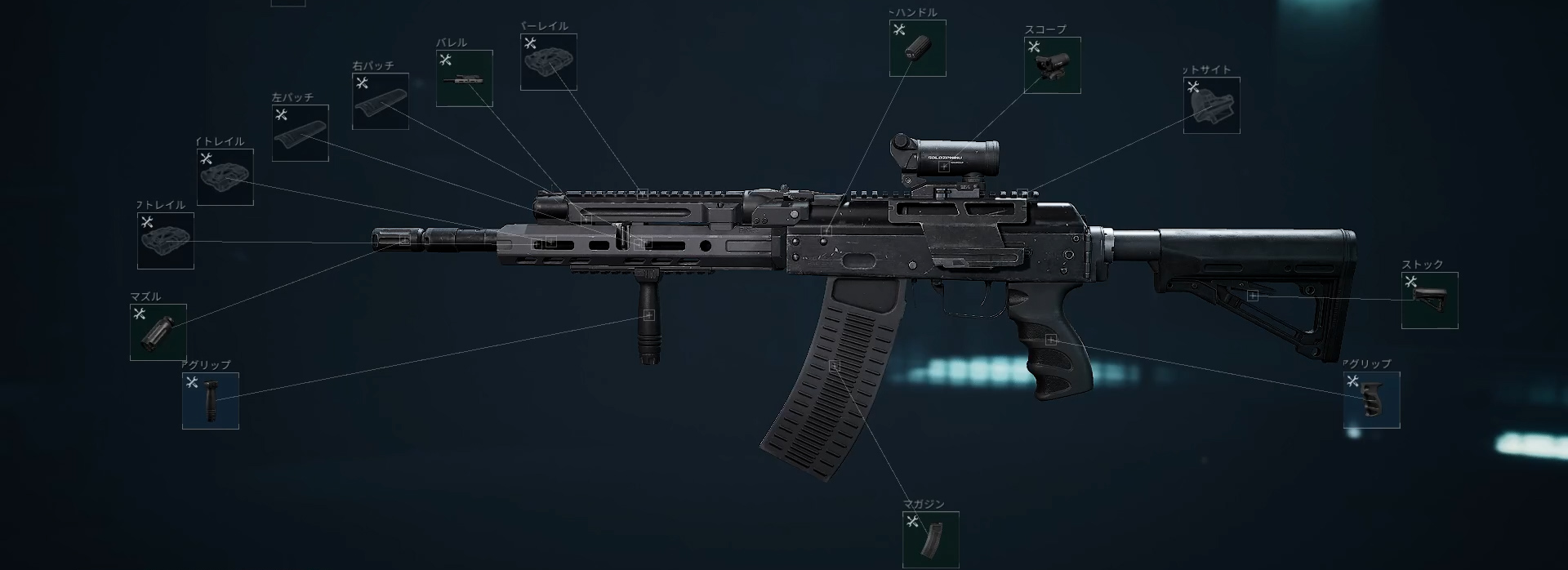Viewport: 1568px width, 570px height.
Task: Open the スコープ scope attachment slot
Action: 1052,65
